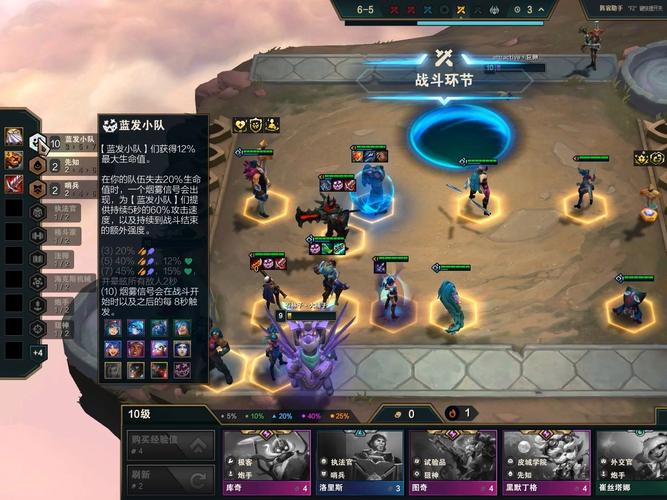This screenshot has width=667, height=500.
Task: Select the 先知 trait entry
Action: tap(60, 165)
